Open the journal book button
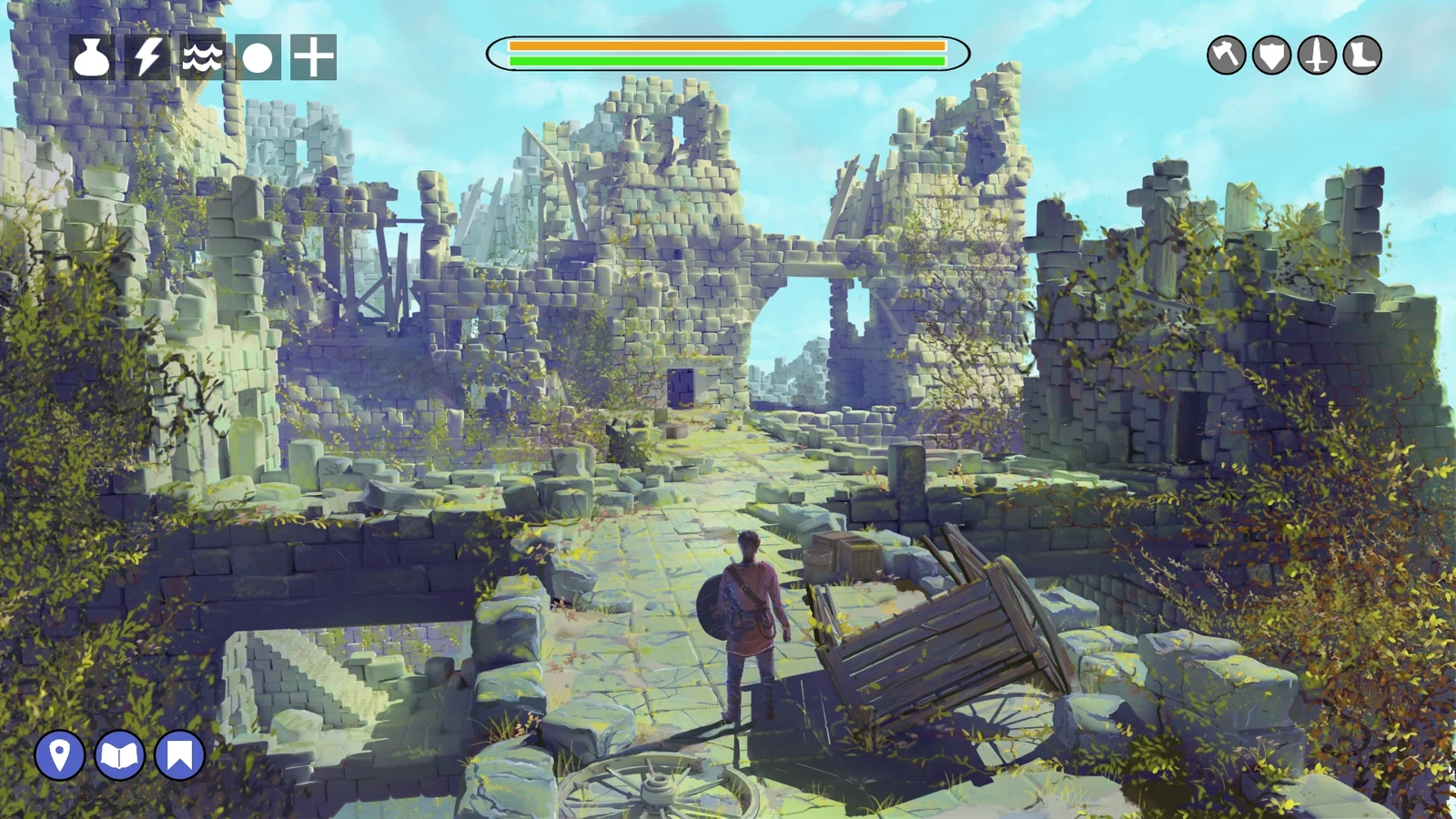The image size is (1456, 819). pos(120,755)
